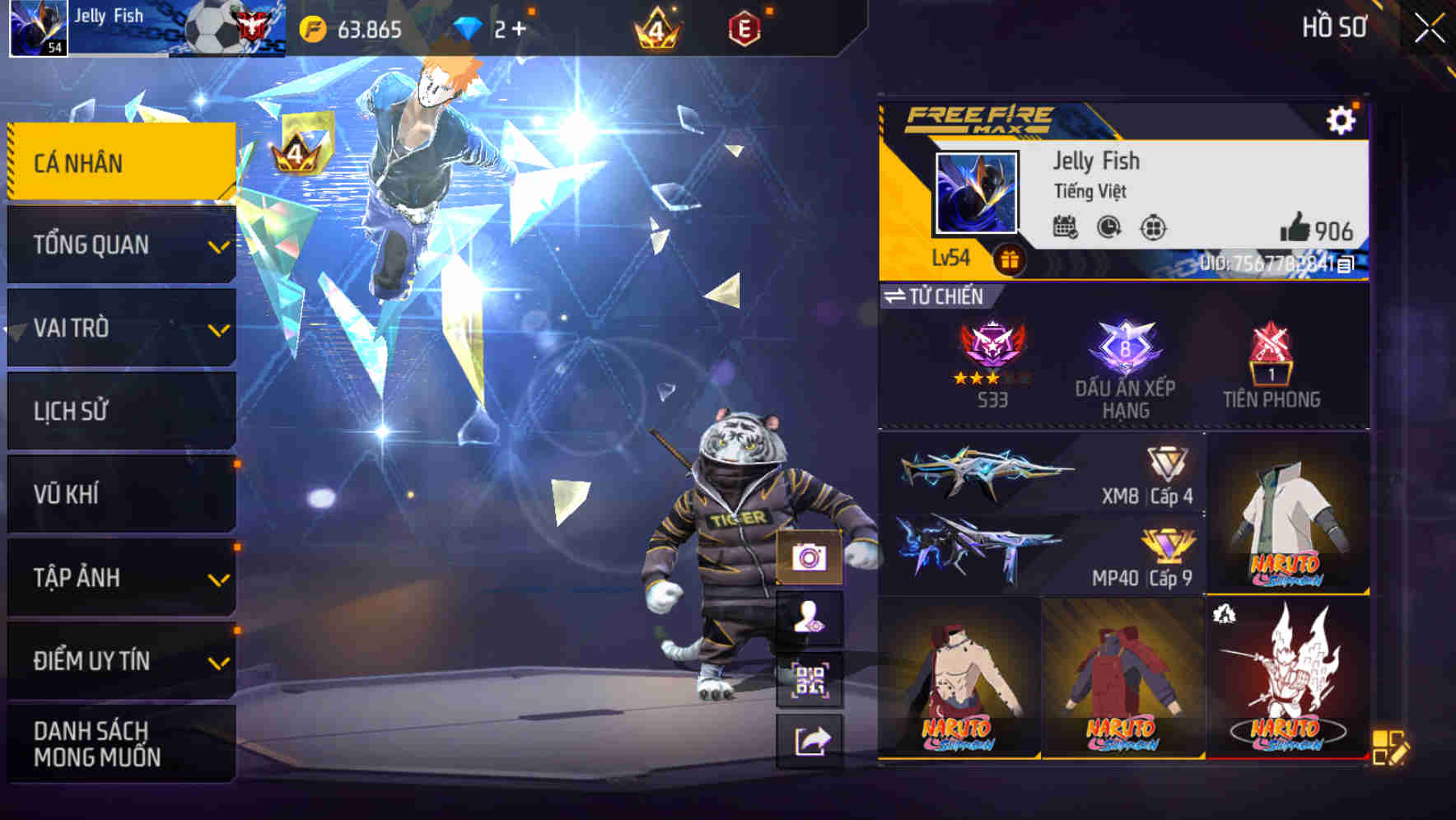Open the QR code icon on the character panel
The height and width of the screenshot is (820, 1456).
[x=811, y=680]
